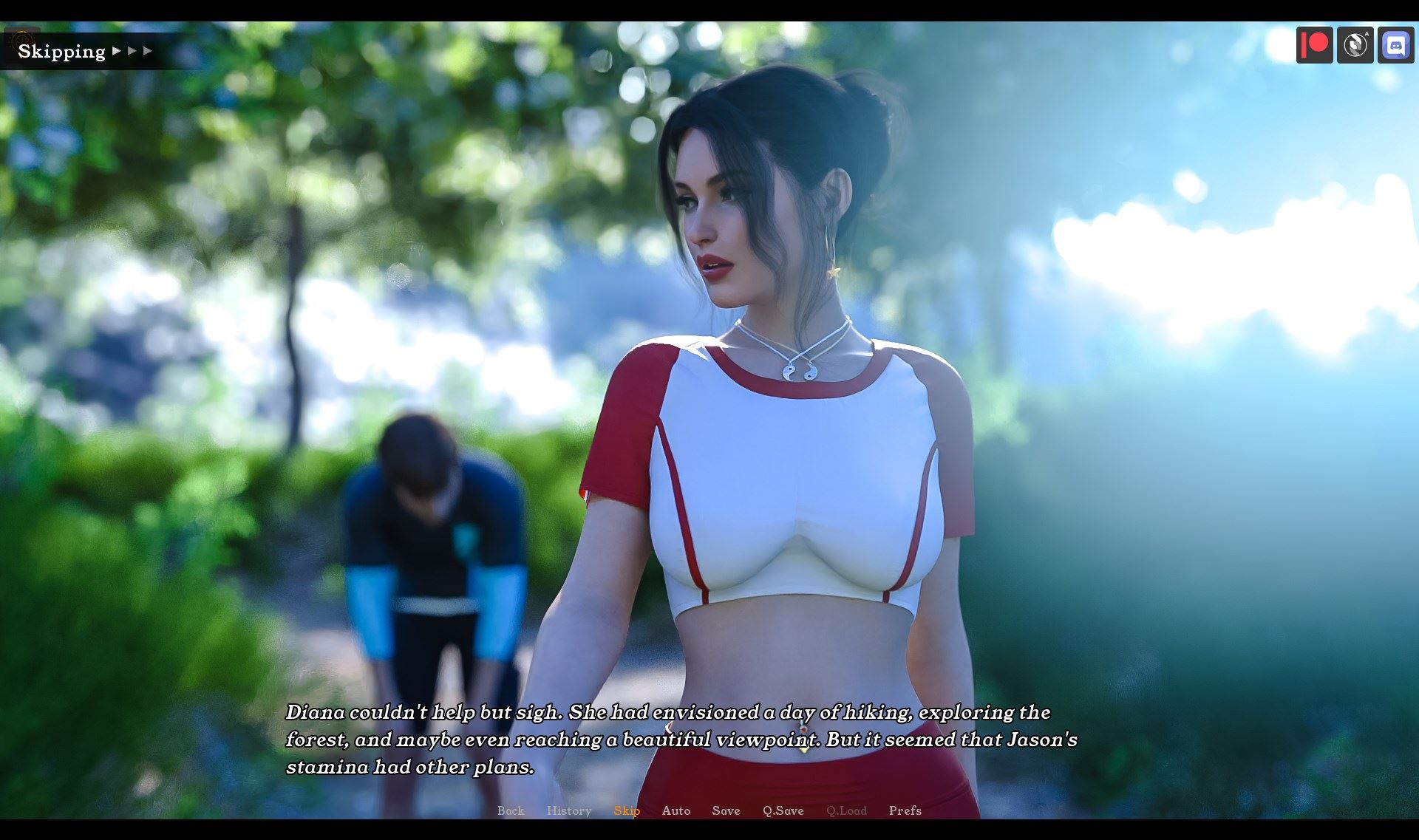The height and width of the screenshot is (840, 1419).
Task: Open the Save menu
Action: 725,810
